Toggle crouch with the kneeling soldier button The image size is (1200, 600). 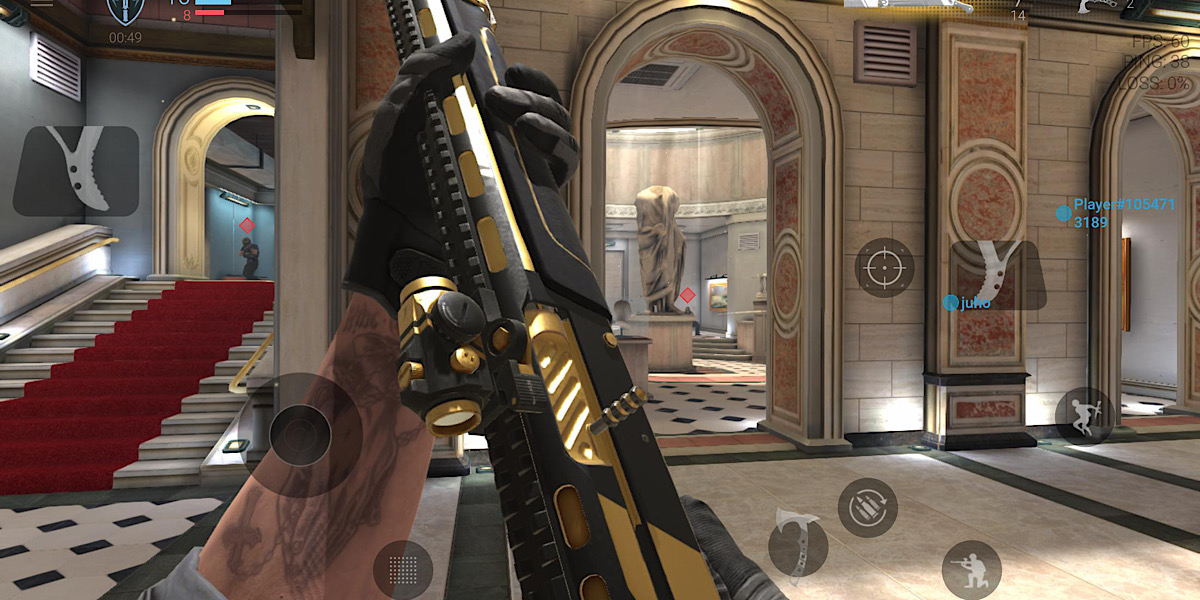click(x=971, y=570)
